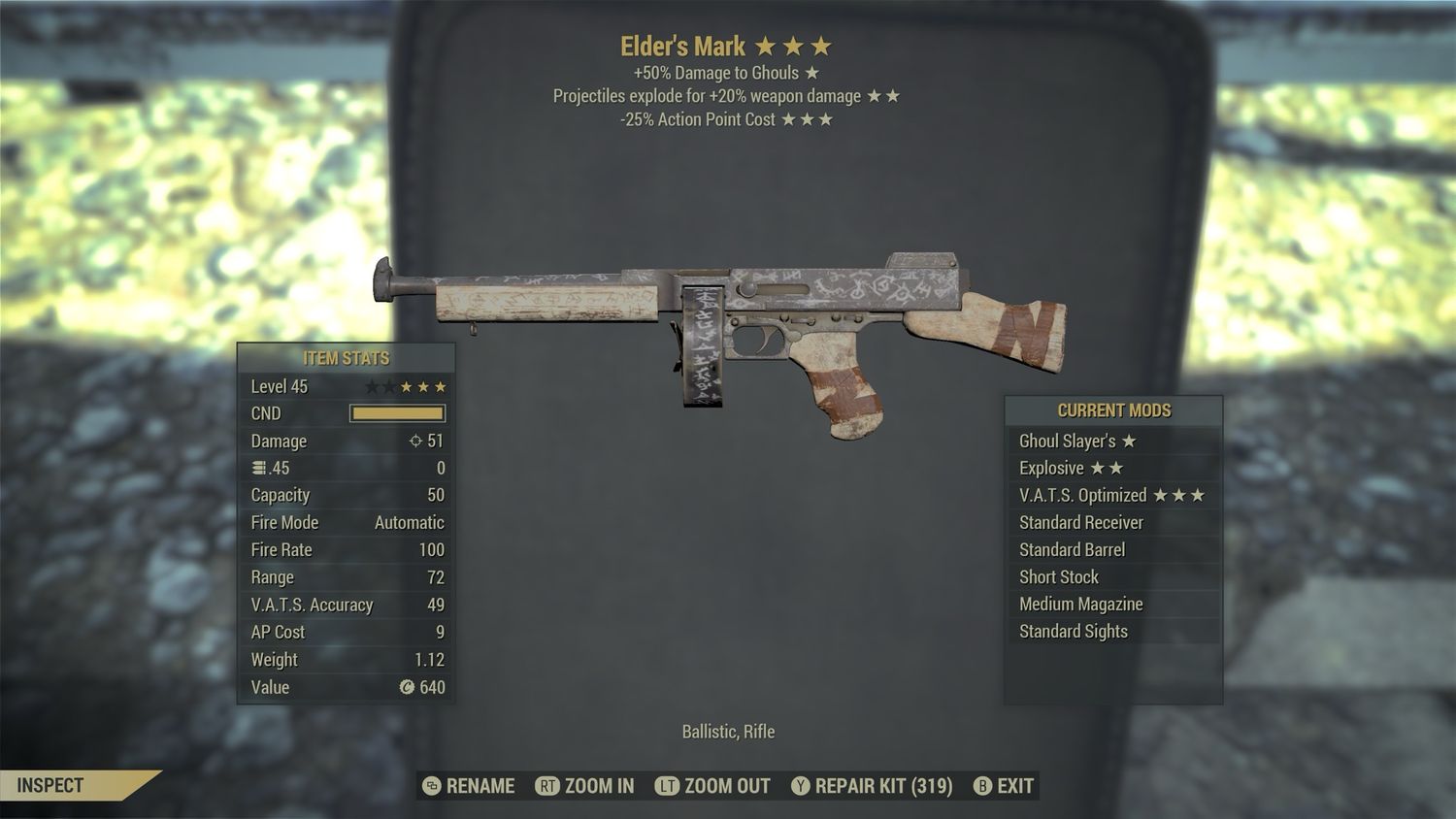
Task: Select the Standard Receiver mod entry
Action: coord(1080,522)
